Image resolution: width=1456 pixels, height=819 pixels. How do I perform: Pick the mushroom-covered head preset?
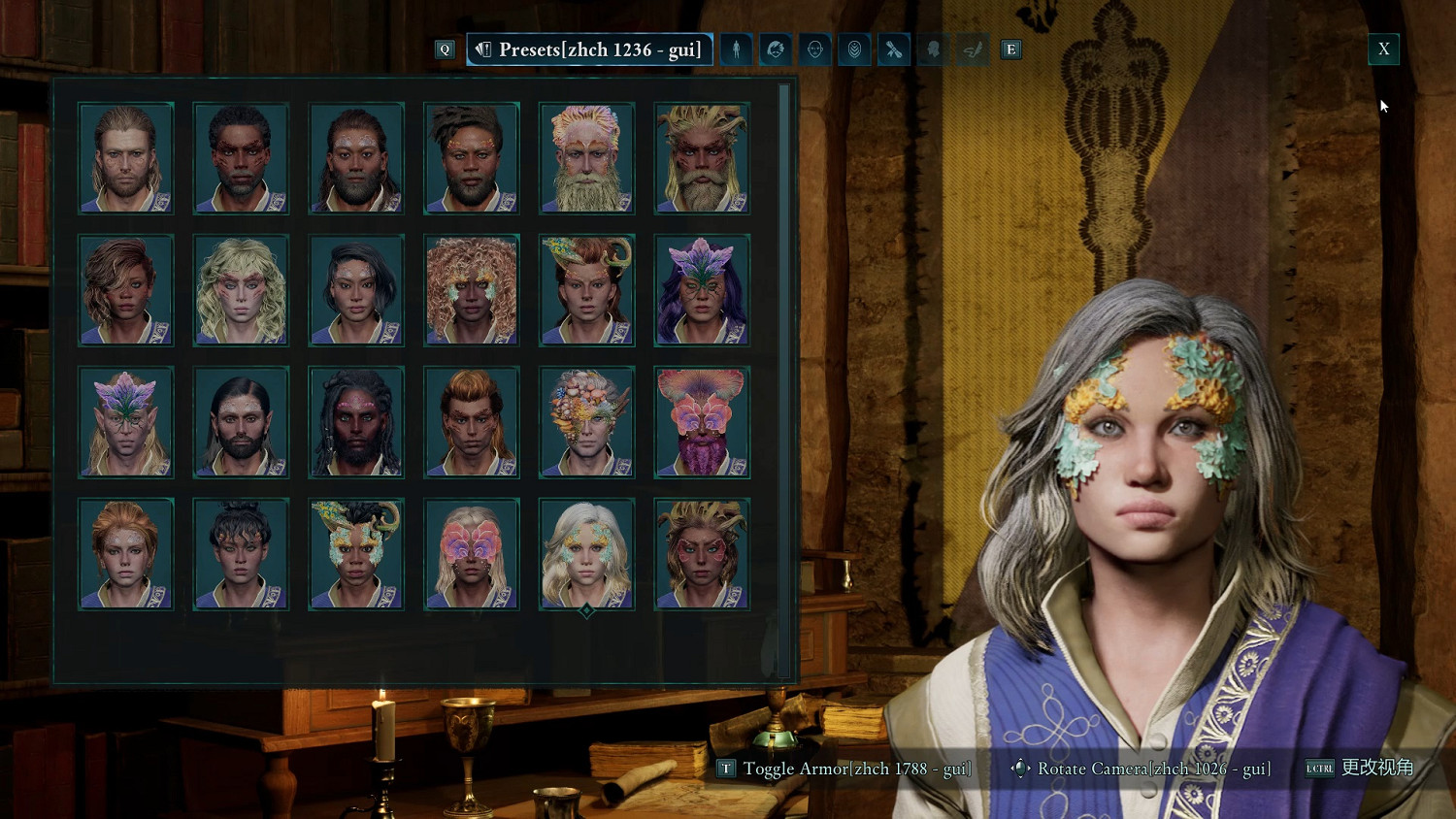pos(586,422)
